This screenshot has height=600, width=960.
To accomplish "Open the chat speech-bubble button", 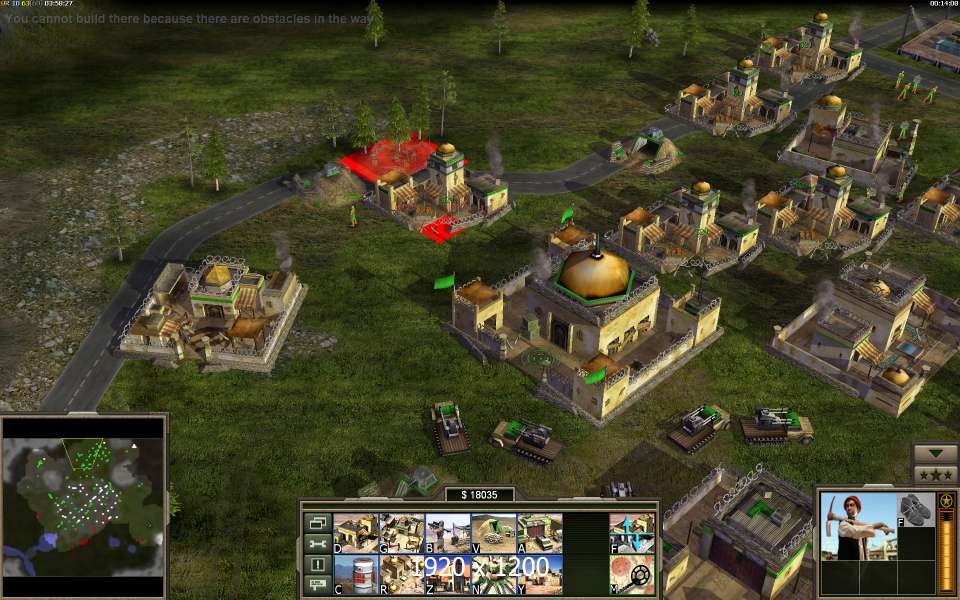I will [x=317, y=584].
